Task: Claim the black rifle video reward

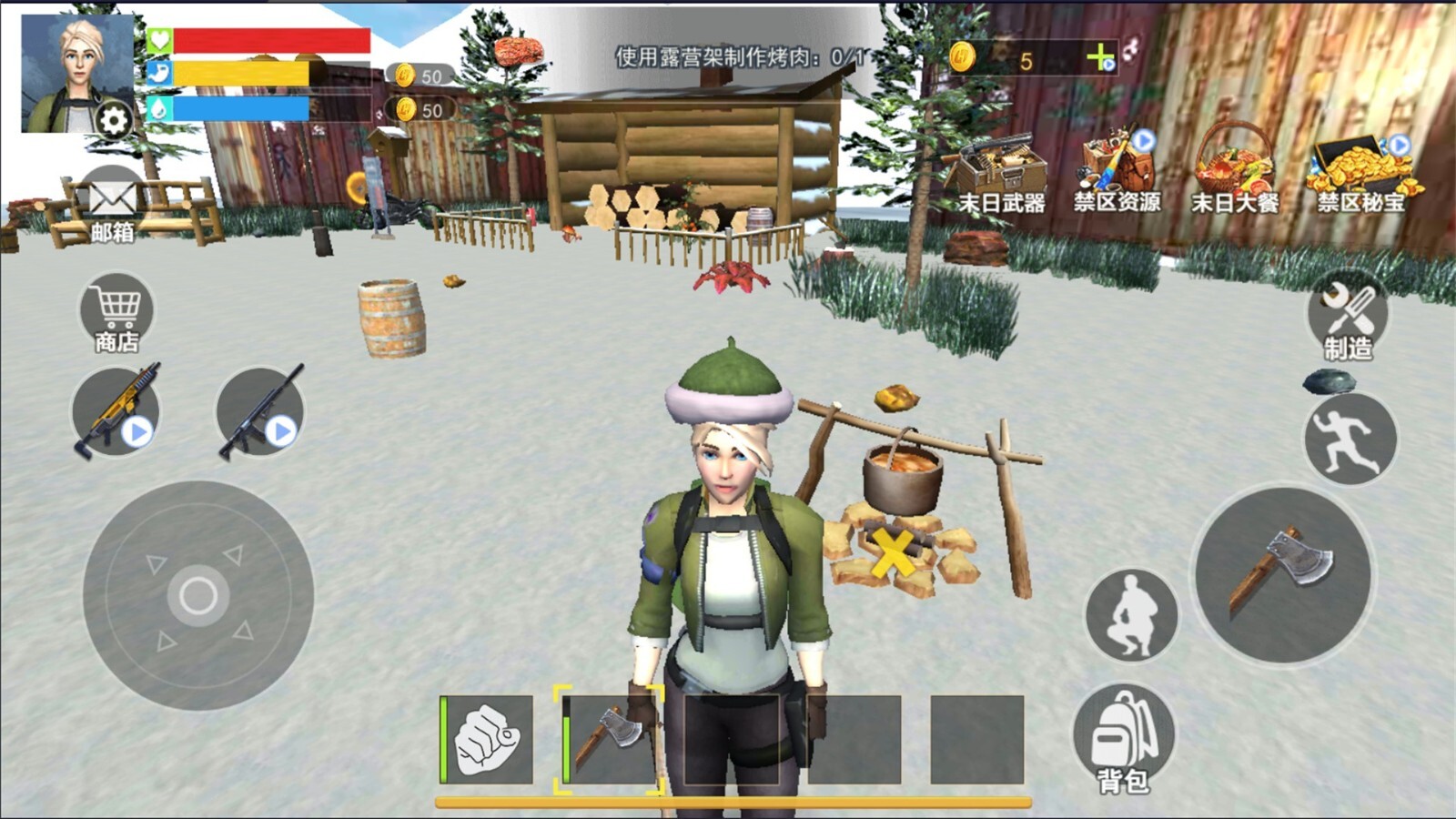Action: click(259, 413)
